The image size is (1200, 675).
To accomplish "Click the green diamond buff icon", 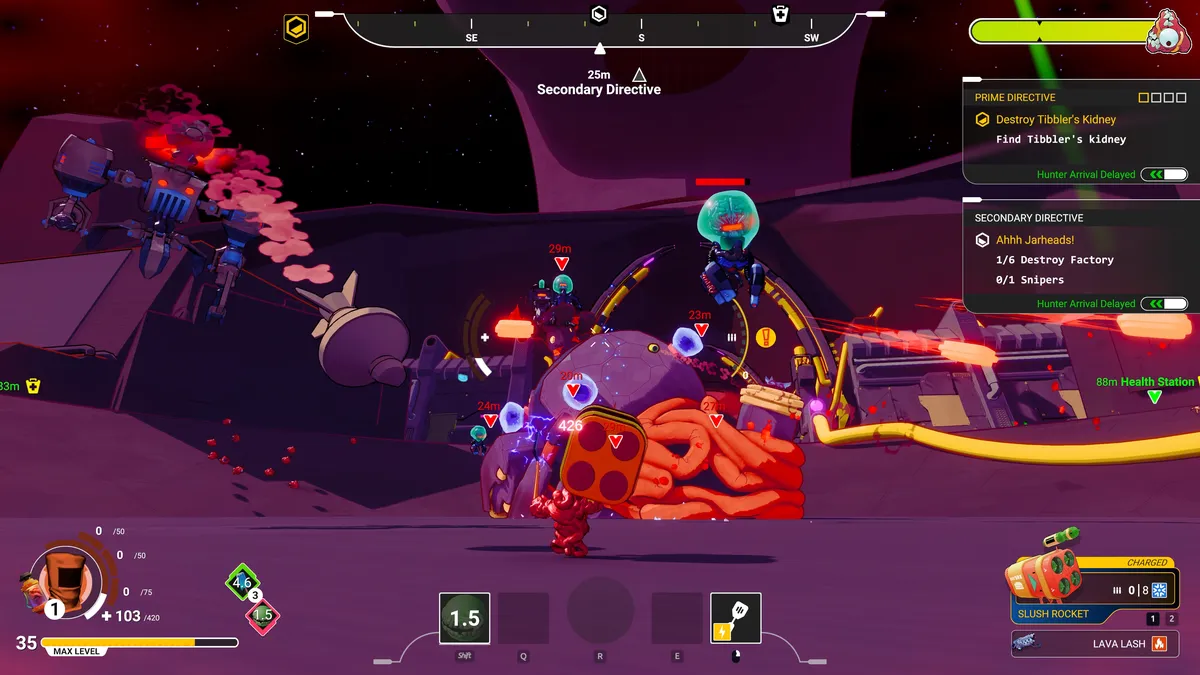I will [241, 582].
